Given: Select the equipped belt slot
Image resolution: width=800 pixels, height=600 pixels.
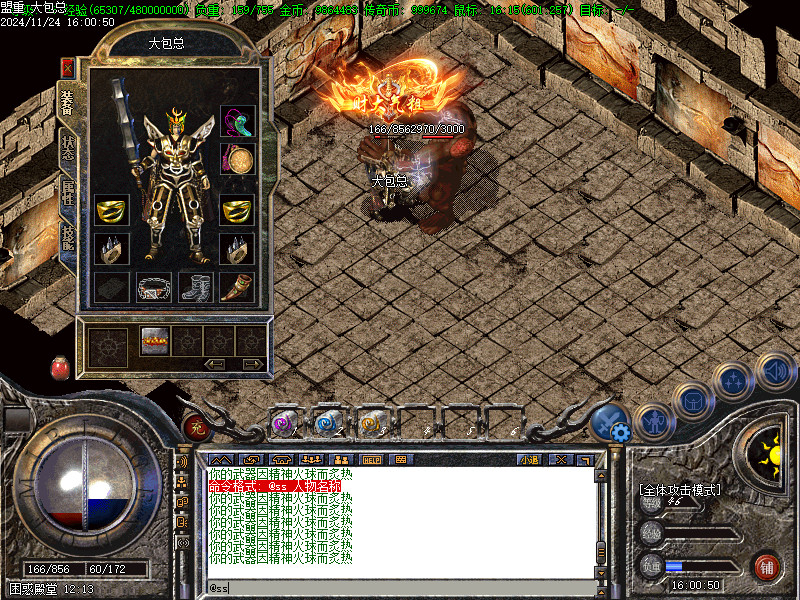Looking at the screenshot, I should [154, 288].
